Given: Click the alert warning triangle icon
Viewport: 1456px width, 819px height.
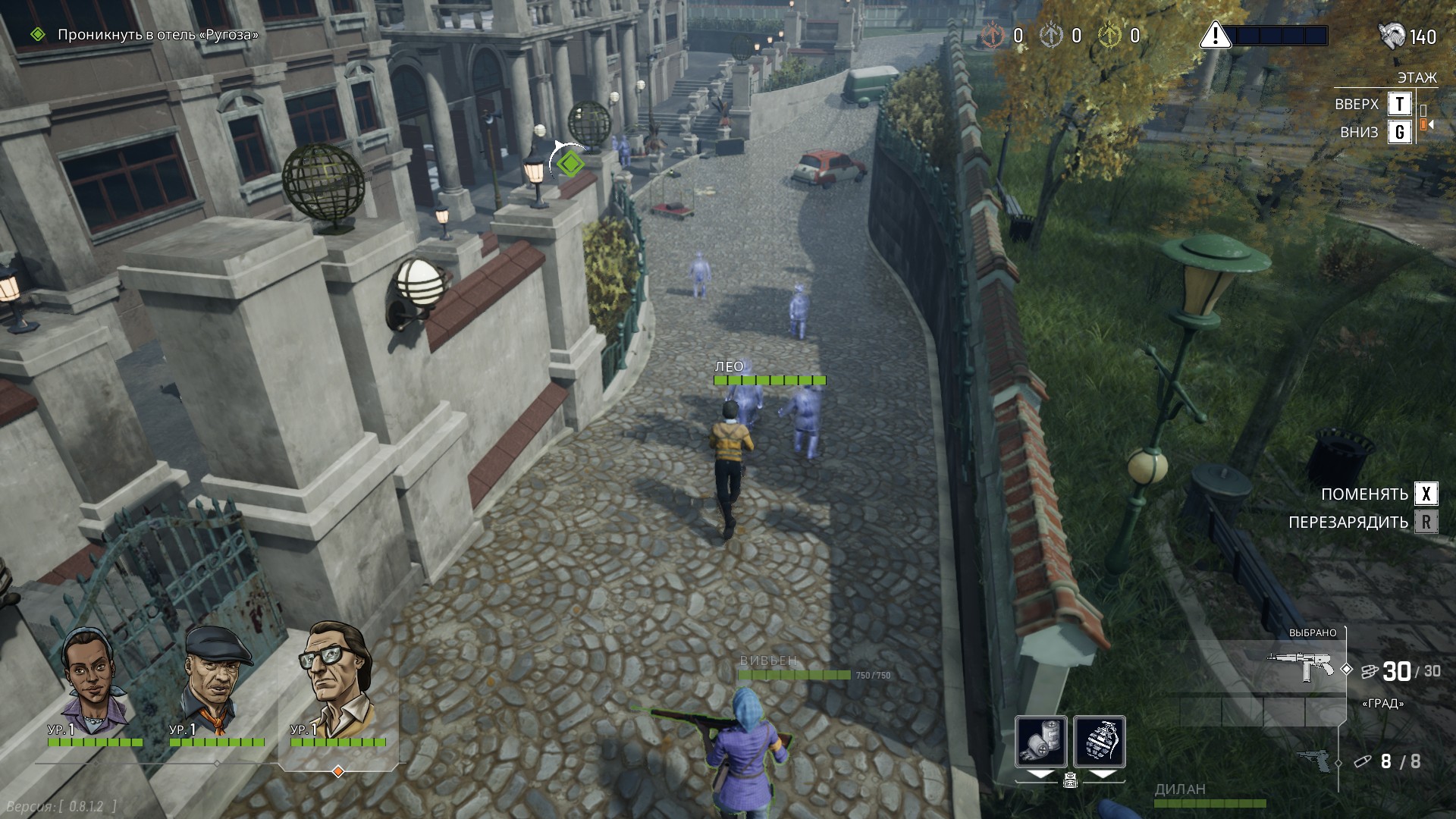Looking at the screenshot, I should click(1215, 36).
